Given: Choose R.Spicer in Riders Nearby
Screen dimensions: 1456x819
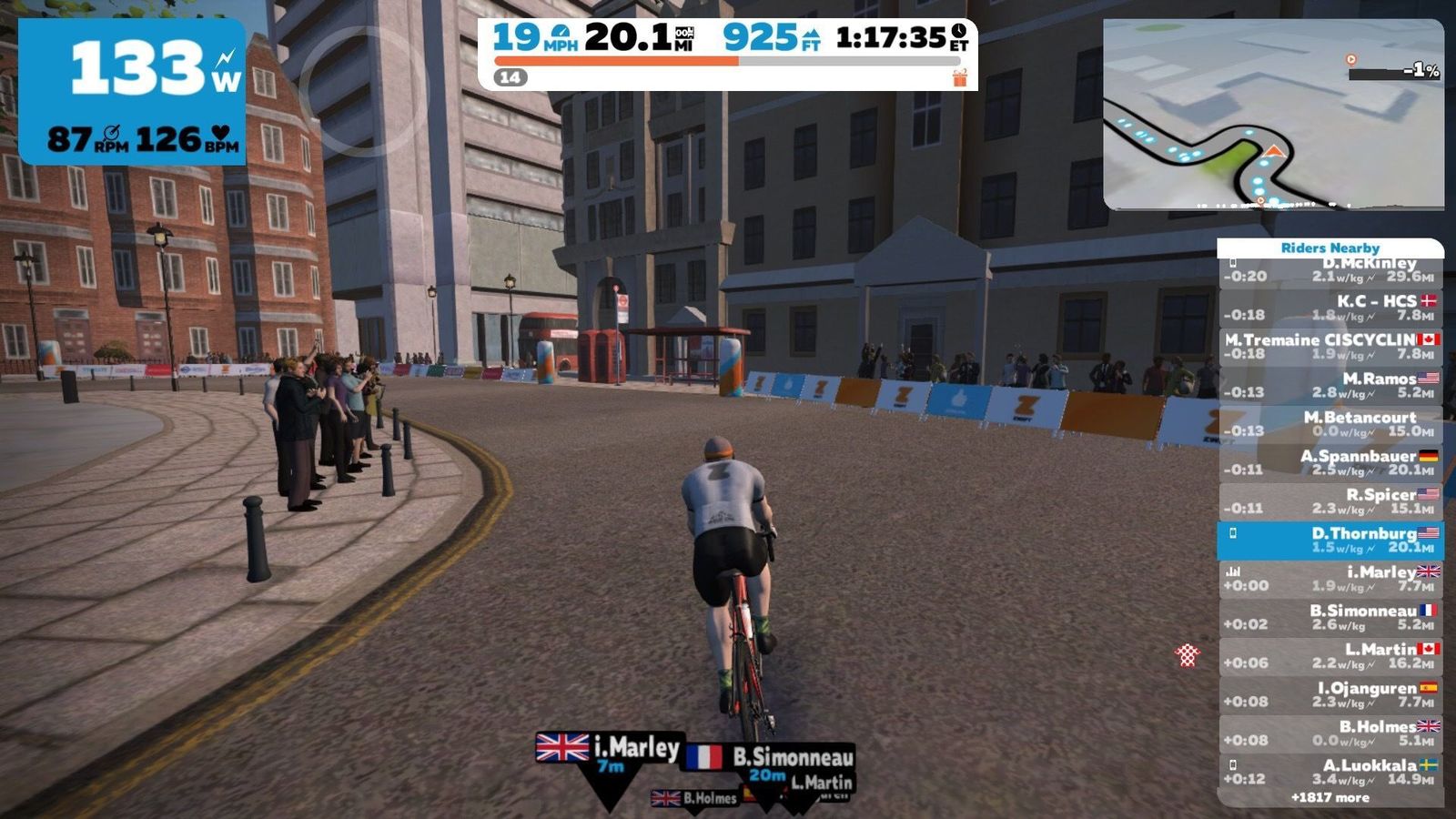Looking at the screenshot, I should [x=1330, y=501].
